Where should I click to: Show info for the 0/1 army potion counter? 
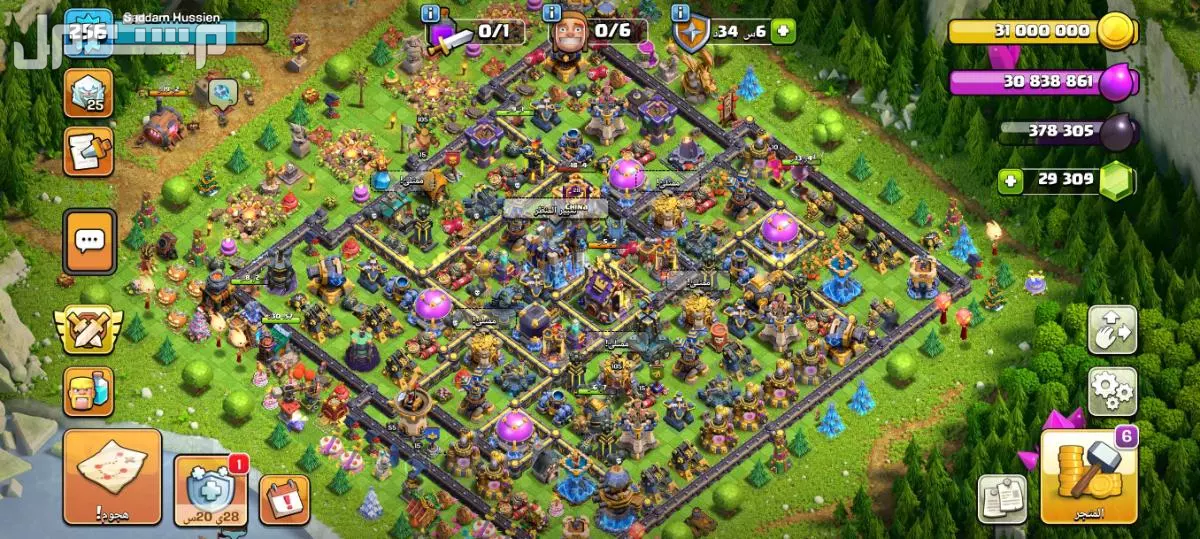click(x=431, y=13)
